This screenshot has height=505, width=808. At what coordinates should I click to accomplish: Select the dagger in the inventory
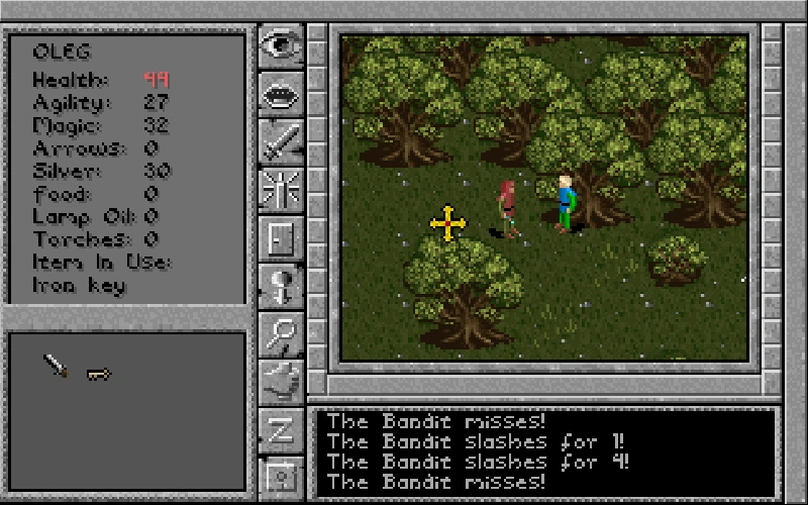56,367
